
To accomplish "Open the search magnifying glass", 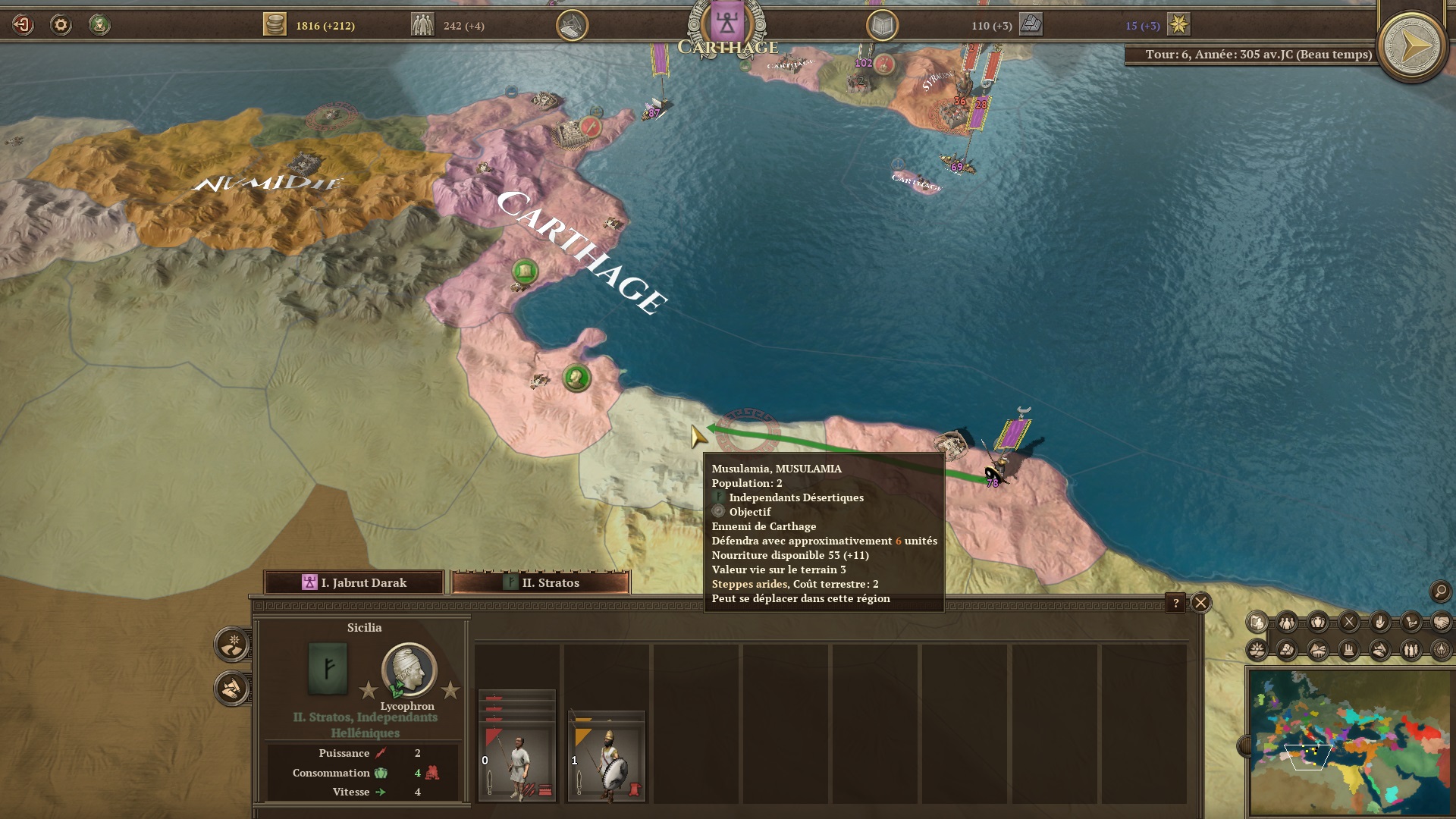I will (x=1440, y=591).
